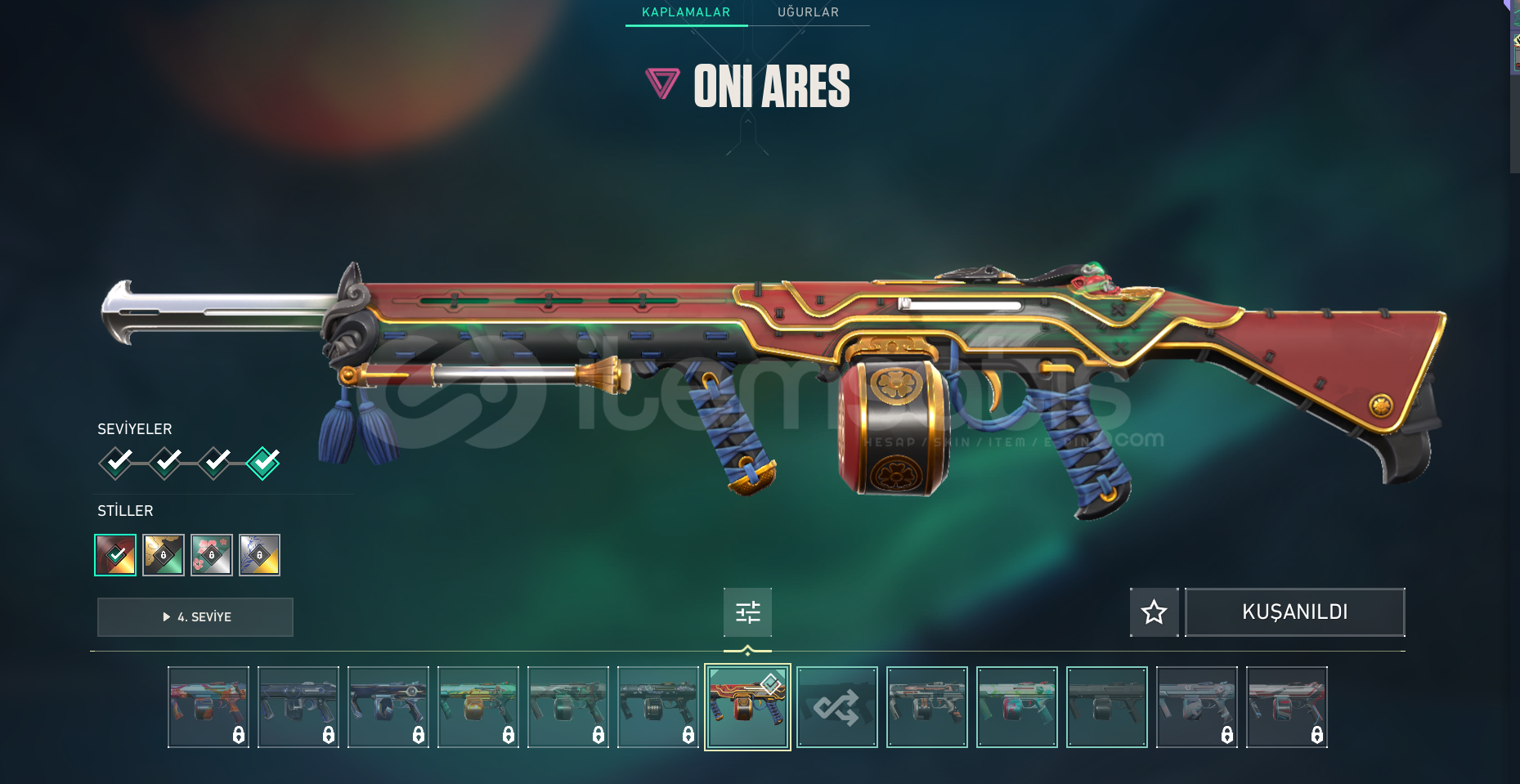Choose the locked black and gold style
The width and height of the screenshot is (1520, 784).
pyautogui.click(x=164, y=555)
